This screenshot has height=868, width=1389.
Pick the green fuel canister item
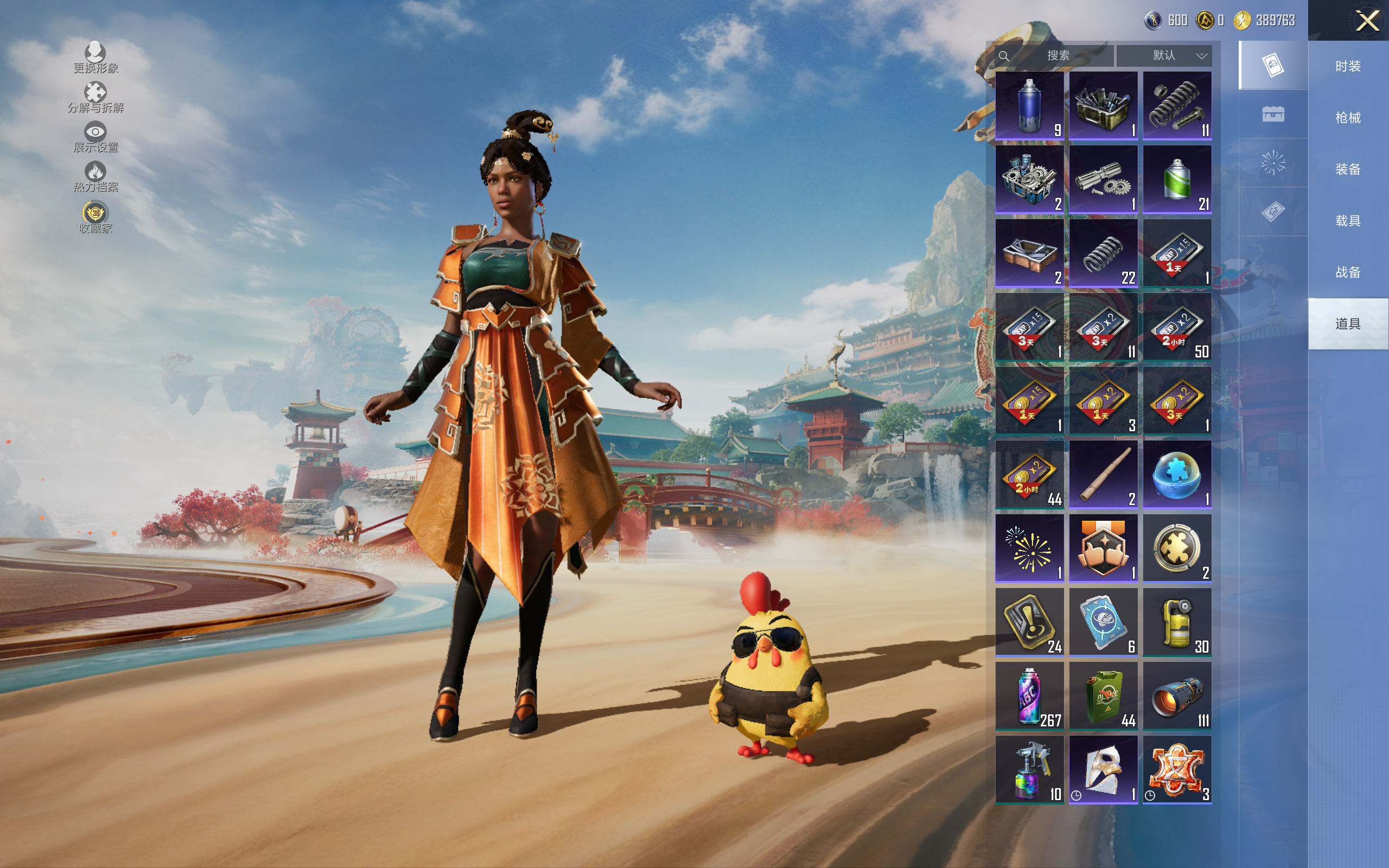pyautogui.click(x=1103, y=696)
